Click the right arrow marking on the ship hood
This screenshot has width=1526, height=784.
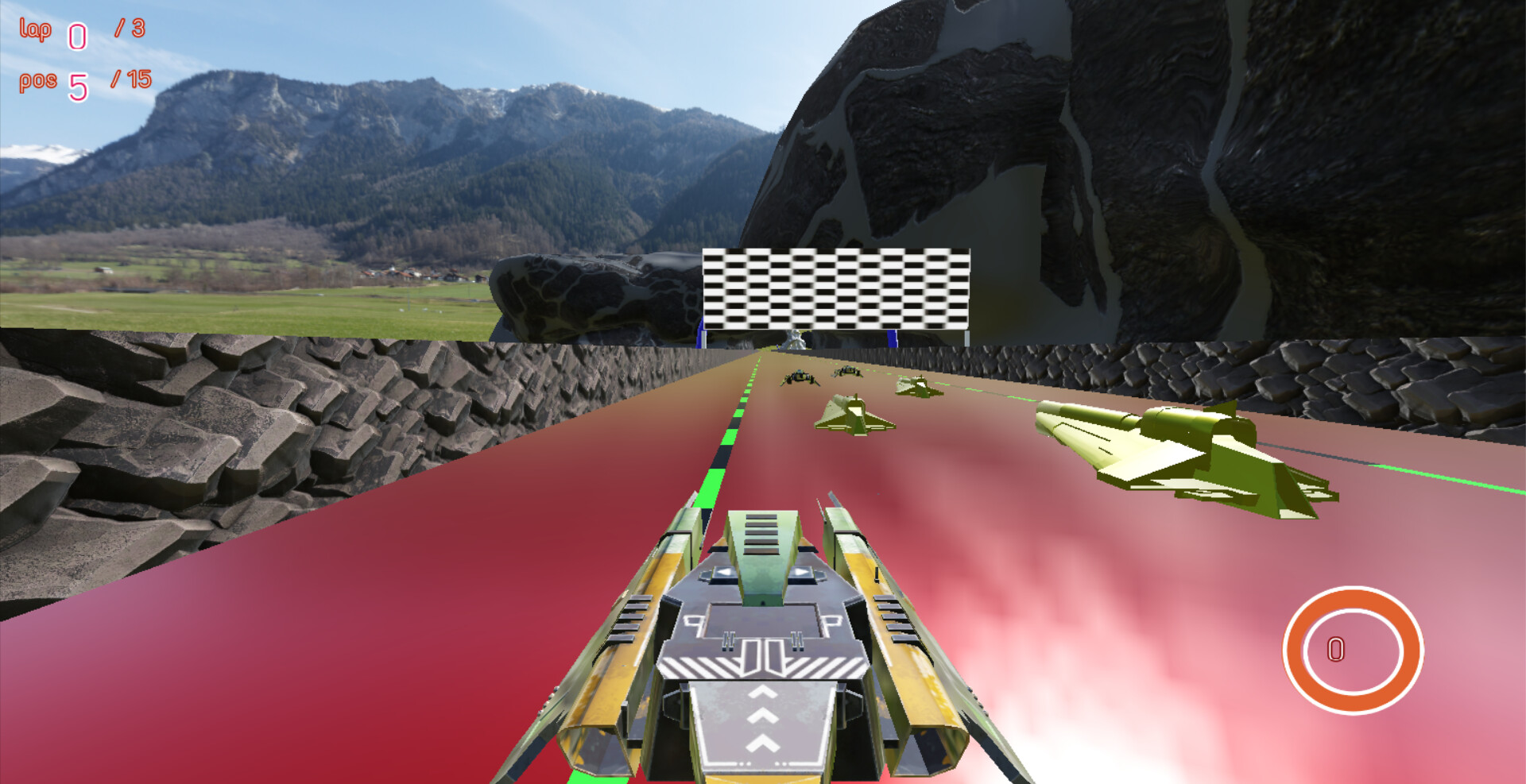click(800, 571)
